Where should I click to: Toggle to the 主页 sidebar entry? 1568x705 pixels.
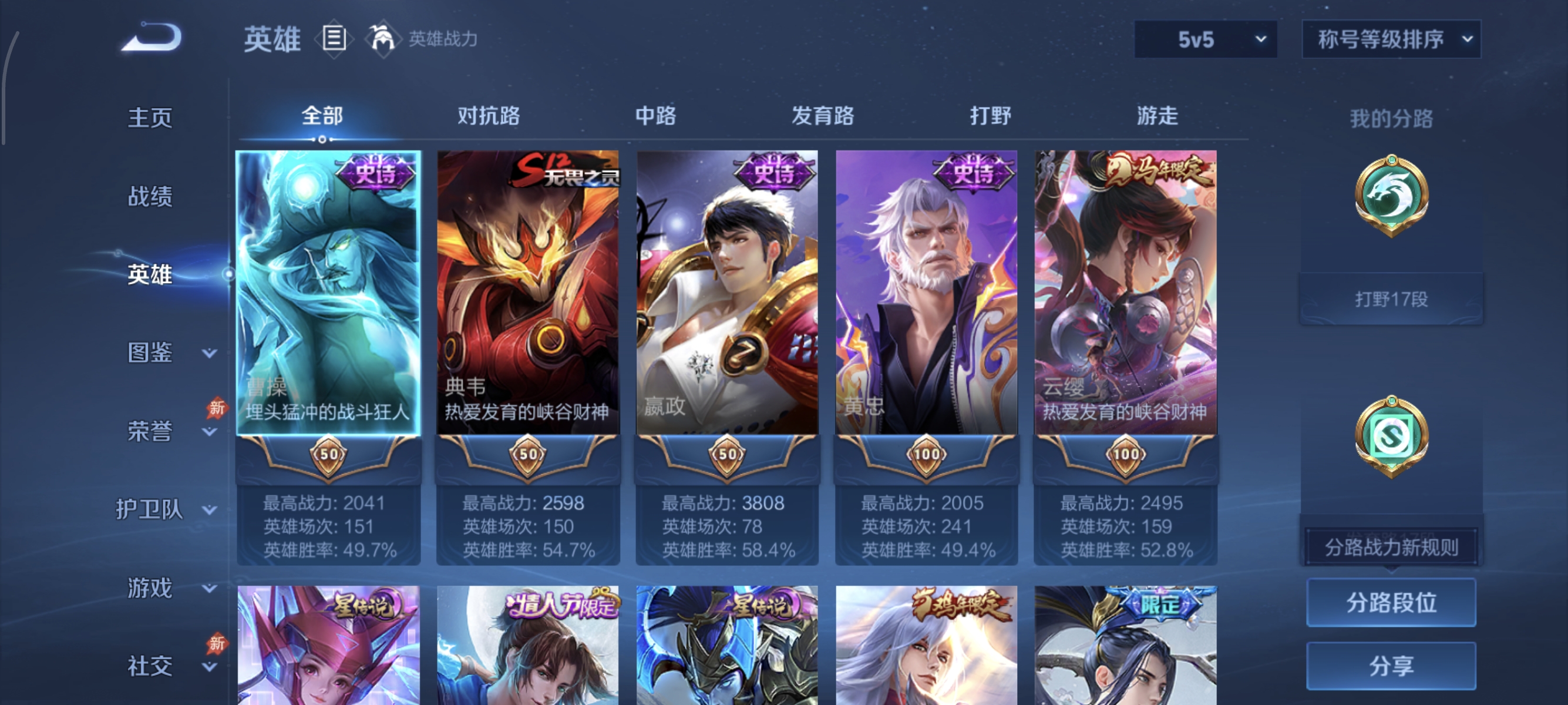pos(150,117)
